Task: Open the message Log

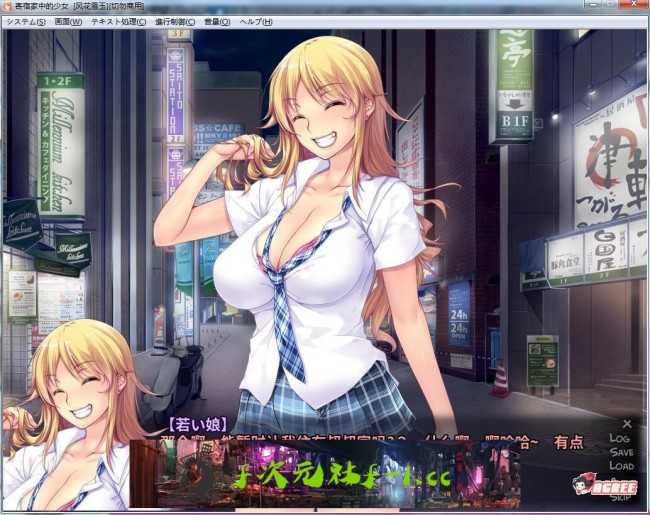Action: click(x=620, y=438)
